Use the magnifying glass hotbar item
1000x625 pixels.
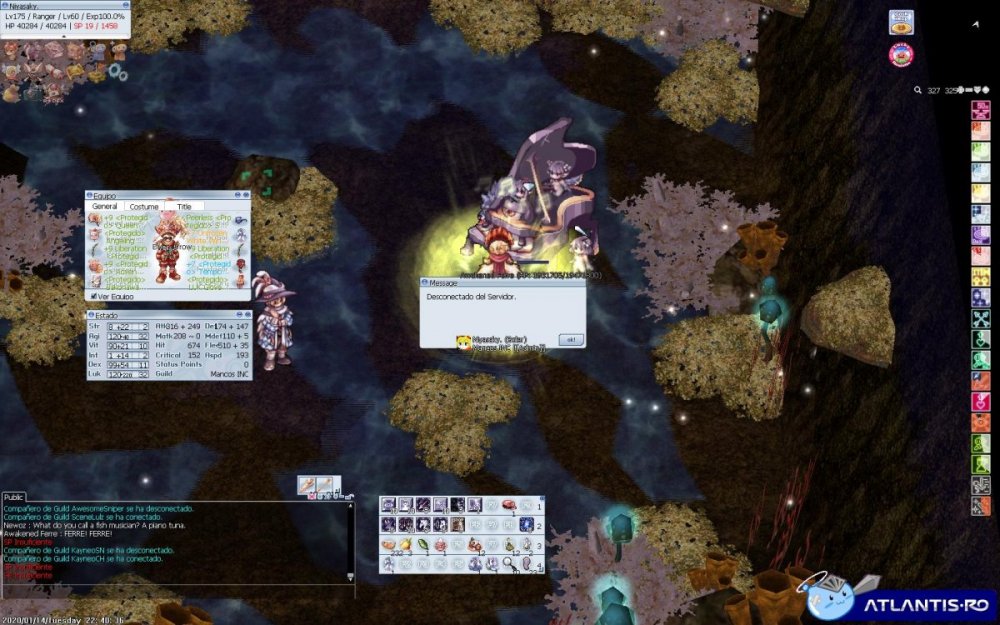tap(508, 564)
